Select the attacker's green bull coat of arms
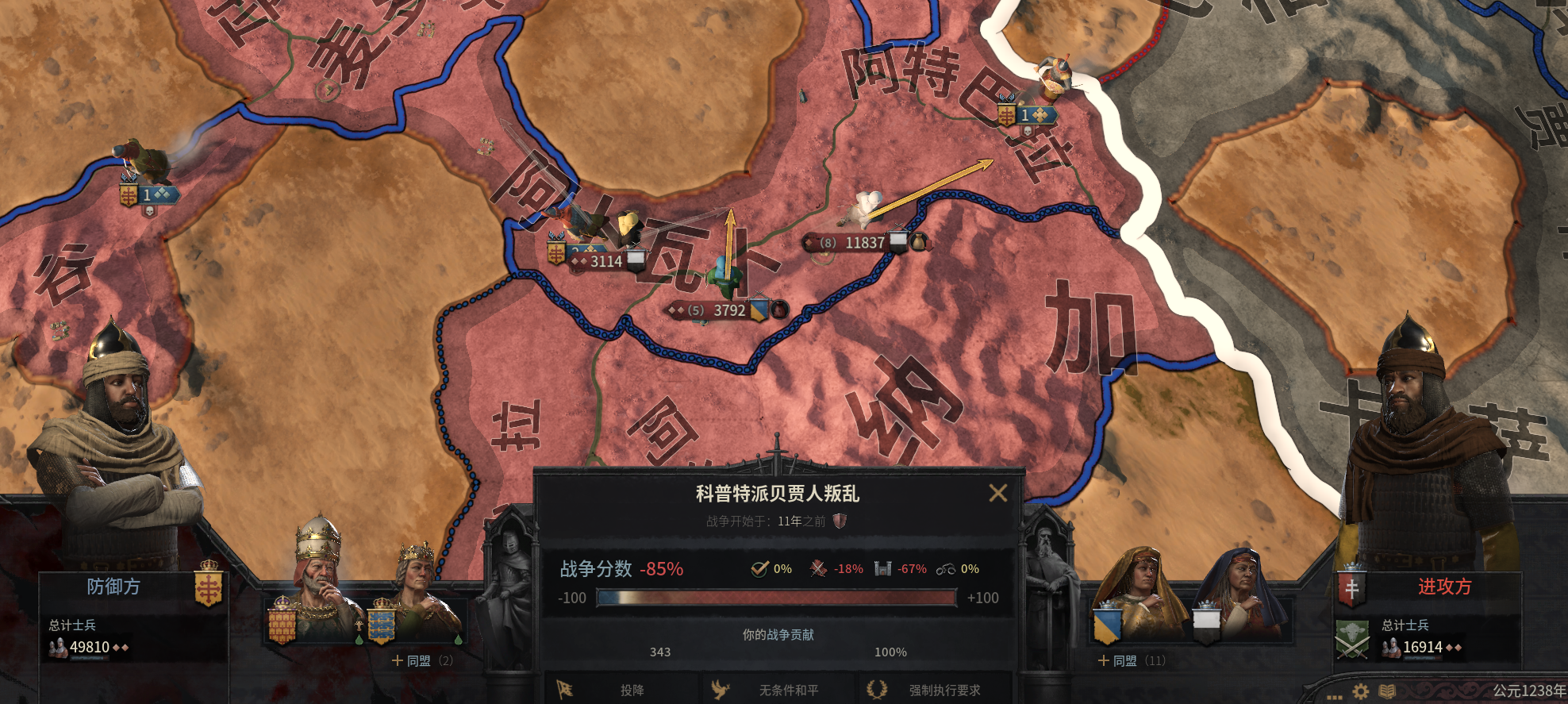The image size is (1568, 704). tap(1351, 639)
